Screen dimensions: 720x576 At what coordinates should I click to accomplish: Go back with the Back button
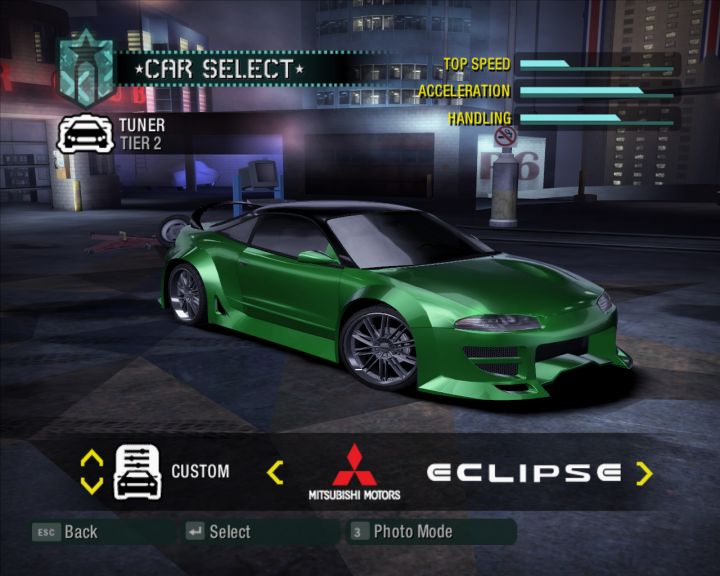pos(66,532)
